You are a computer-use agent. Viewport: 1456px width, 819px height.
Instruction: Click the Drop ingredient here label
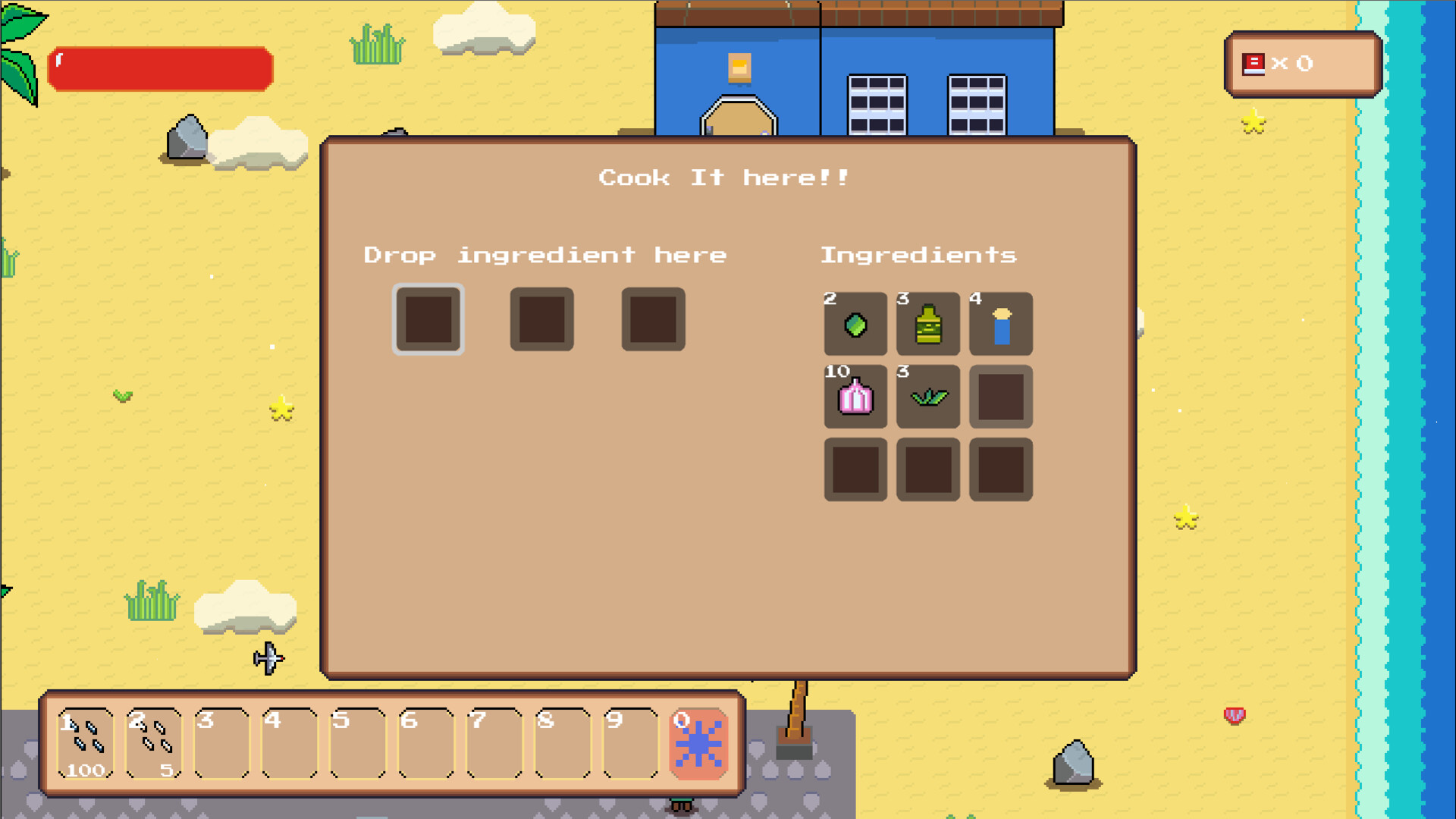click(x=545, y=255)
